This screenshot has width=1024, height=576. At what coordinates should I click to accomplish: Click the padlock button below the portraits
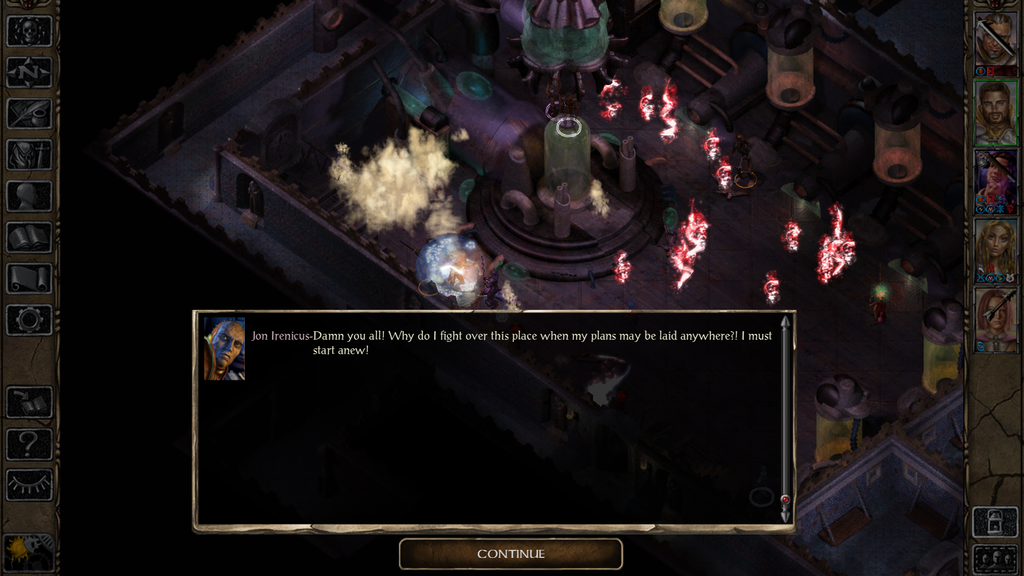pos(995,521)
